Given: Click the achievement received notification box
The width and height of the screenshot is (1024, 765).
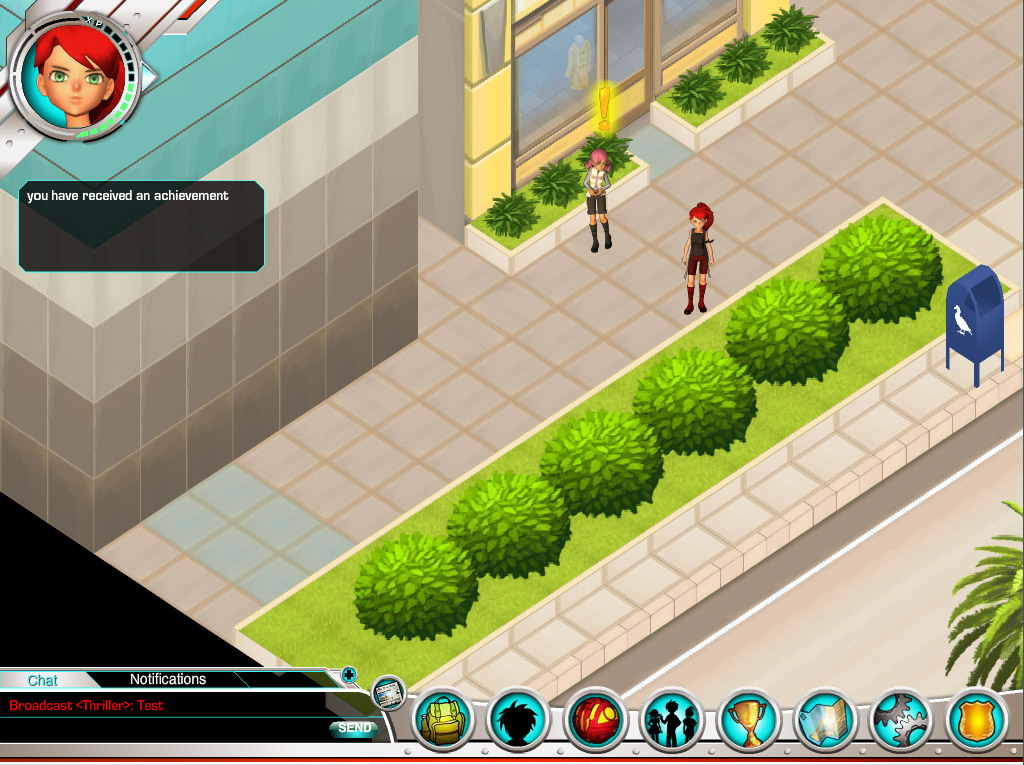Looking at the screenshot, I should tap(141, 226).
